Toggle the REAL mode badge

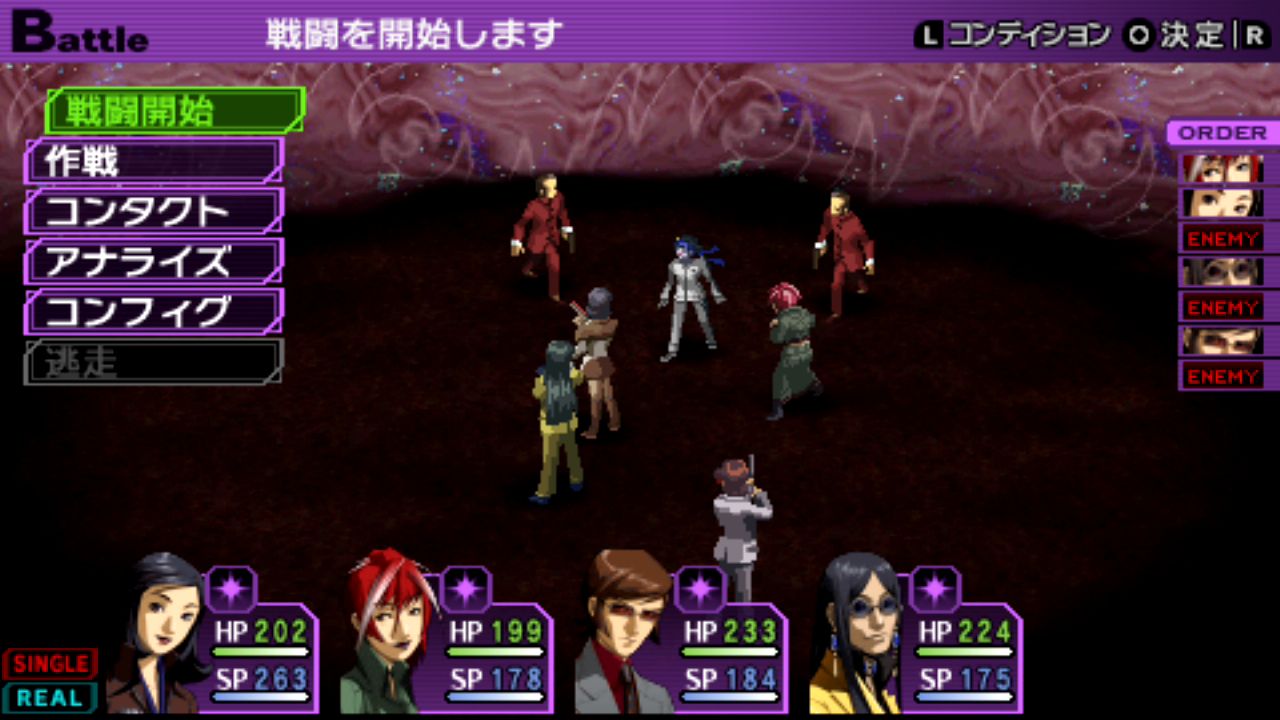(50, 698)
